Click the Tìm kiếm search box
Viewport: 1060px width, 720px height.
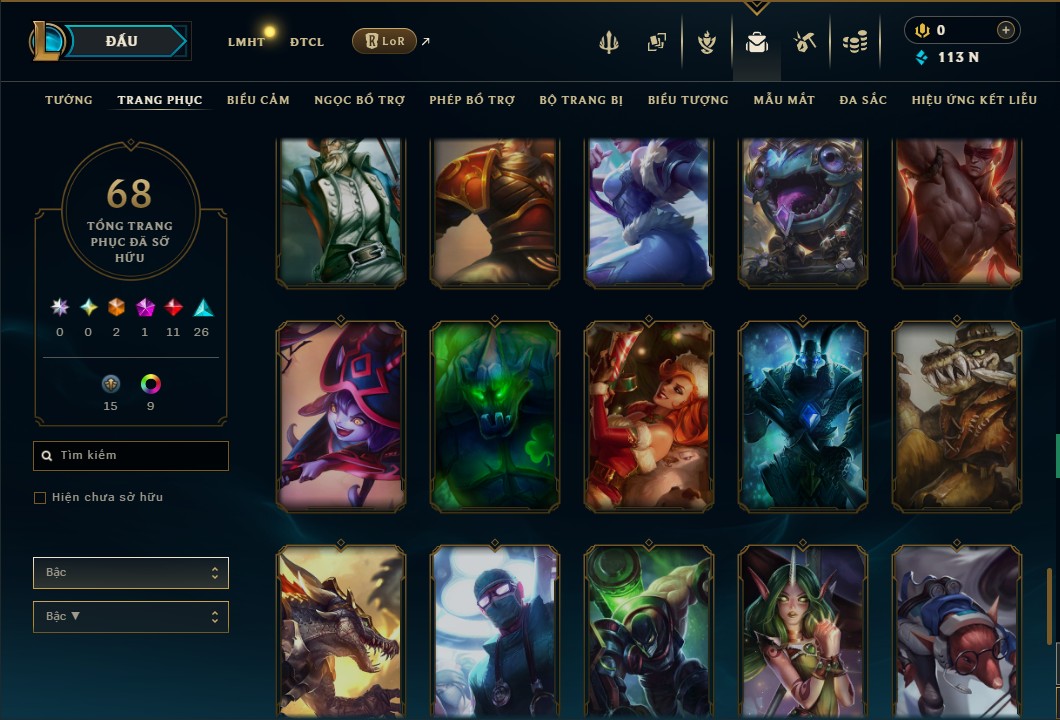[x=131, y=456]
